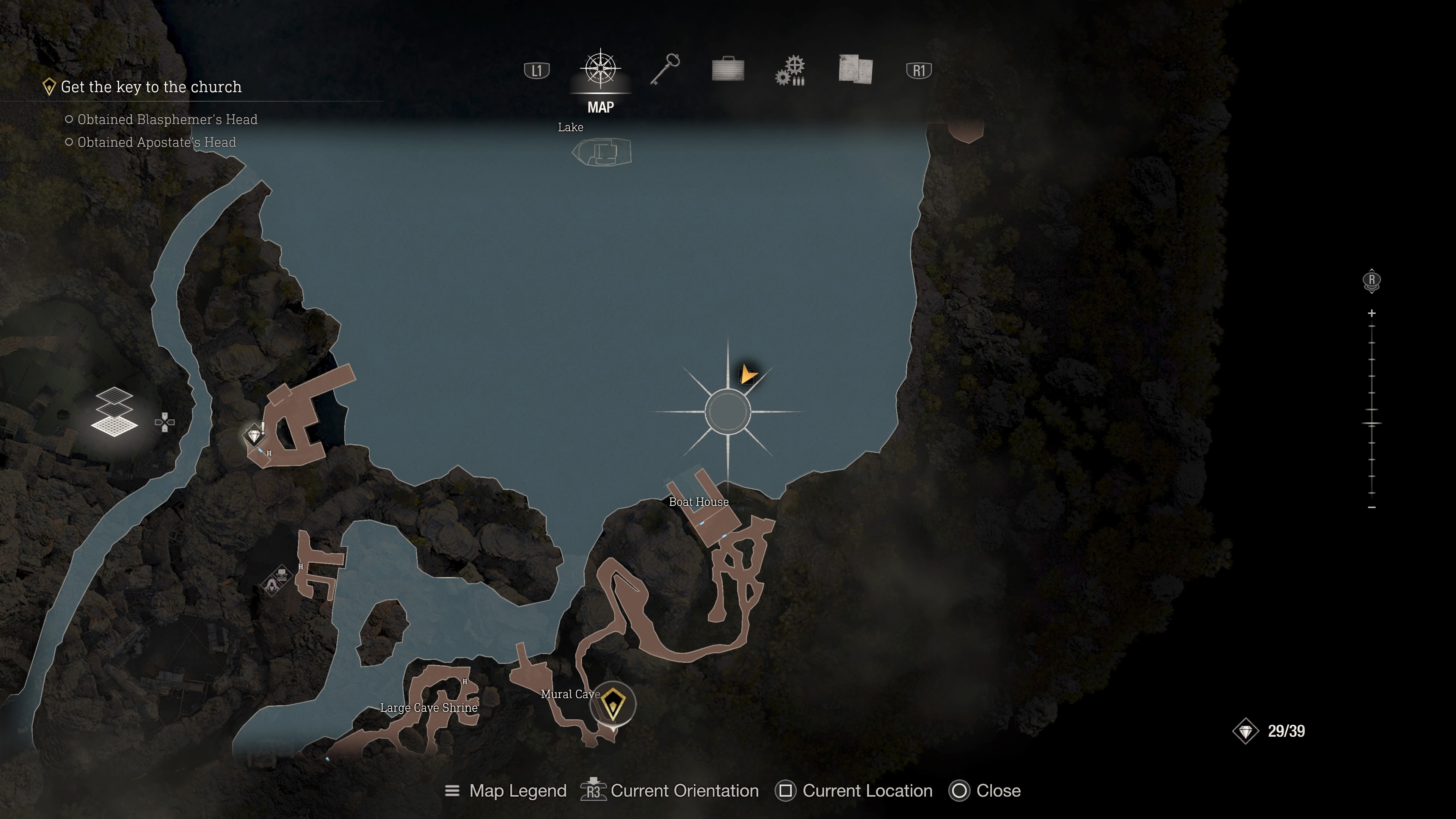
Task: Click the treasure gem marker on the map
Action: click(x=254, y=436)
